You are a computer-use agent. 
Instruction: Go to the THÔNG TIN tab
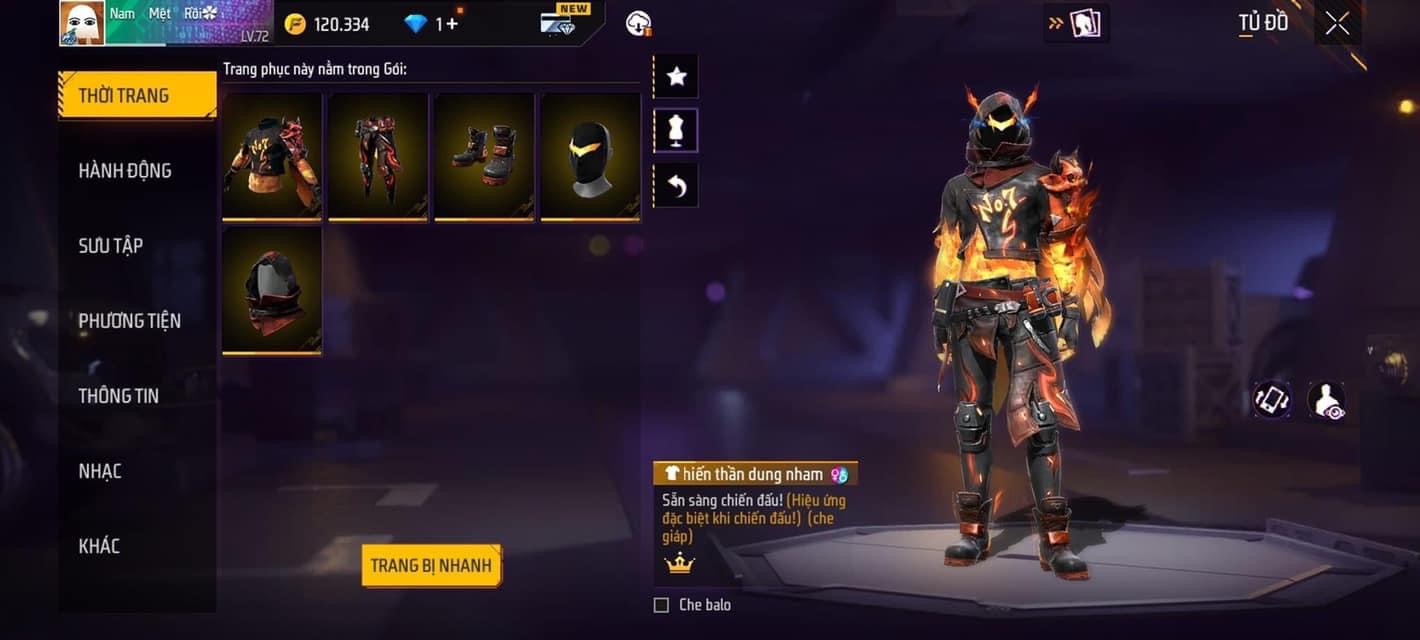(x=119, y=396)
